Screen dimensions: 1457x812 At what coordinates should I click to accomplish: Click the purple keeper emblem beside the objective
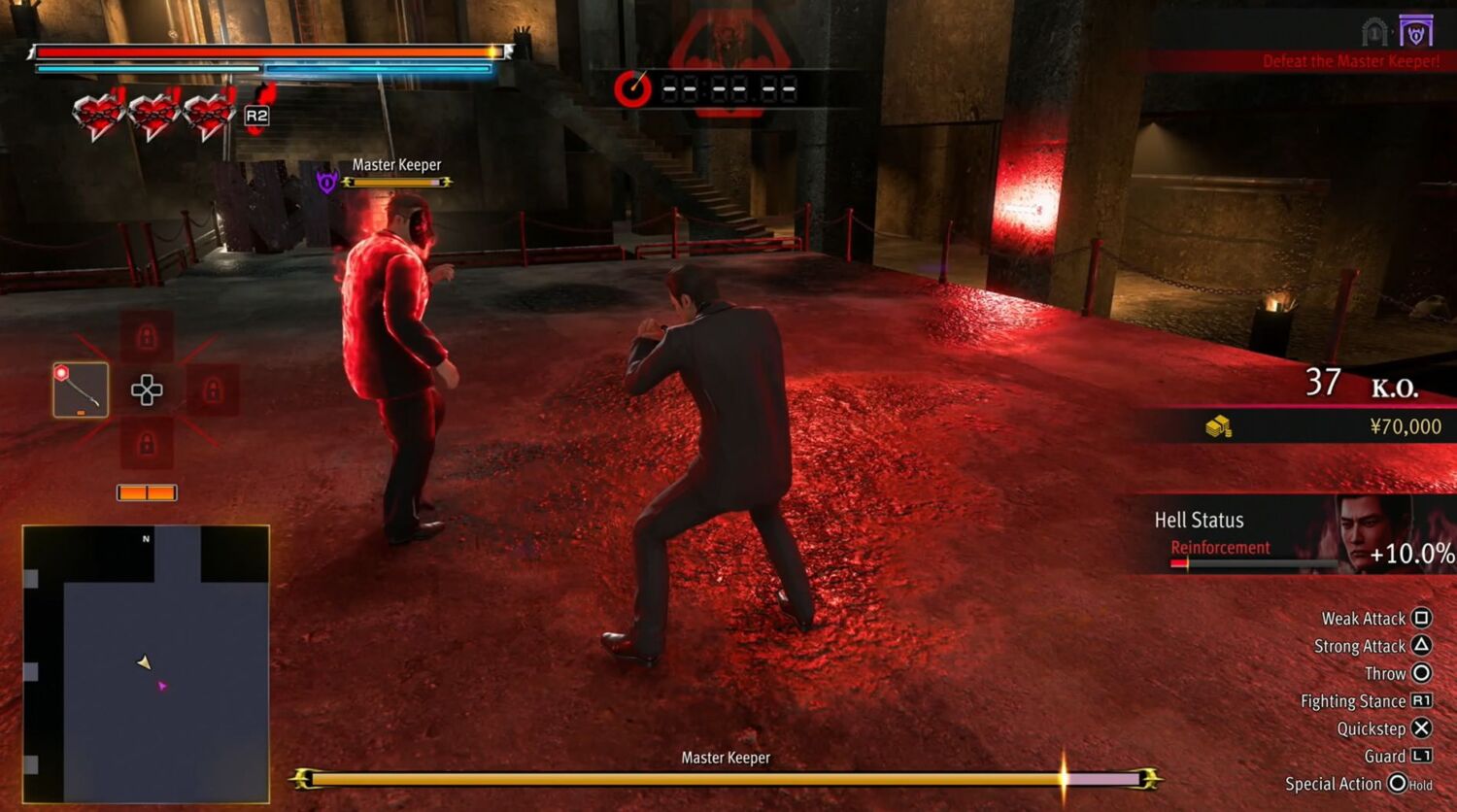click(x=1416, y=32)
